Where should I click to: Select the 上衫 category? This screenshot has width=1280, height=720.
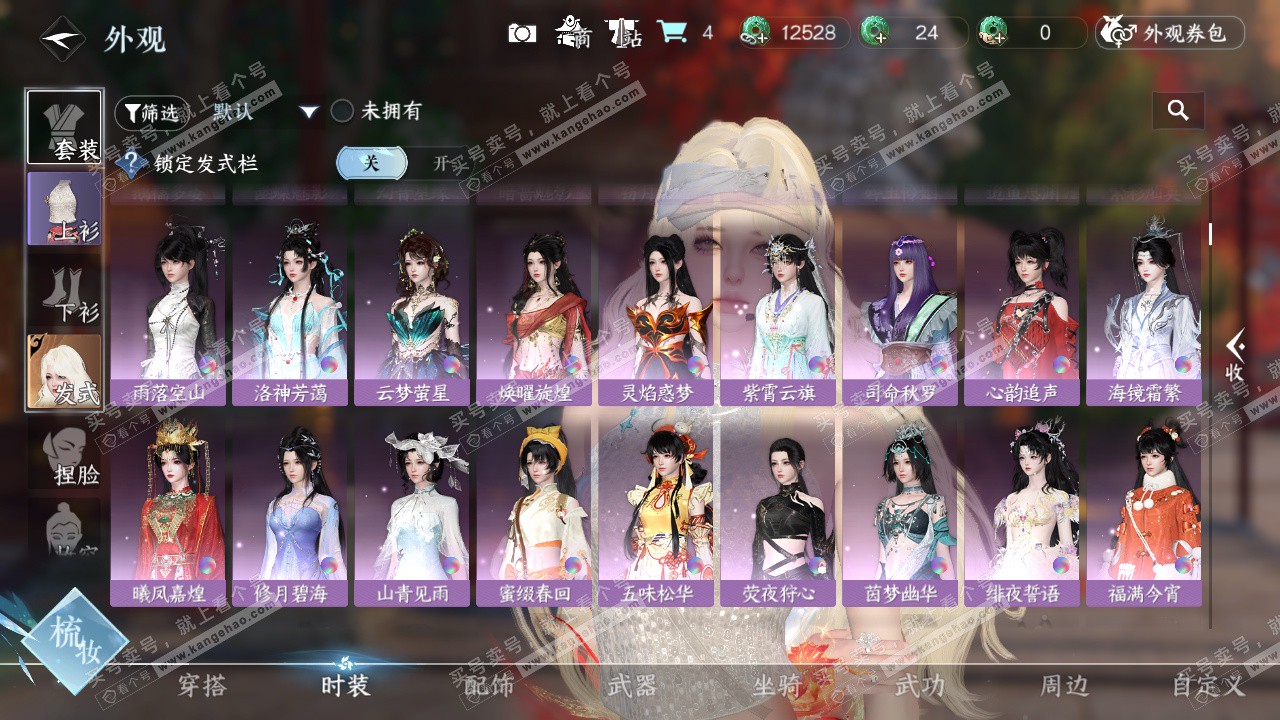[64, 208]
